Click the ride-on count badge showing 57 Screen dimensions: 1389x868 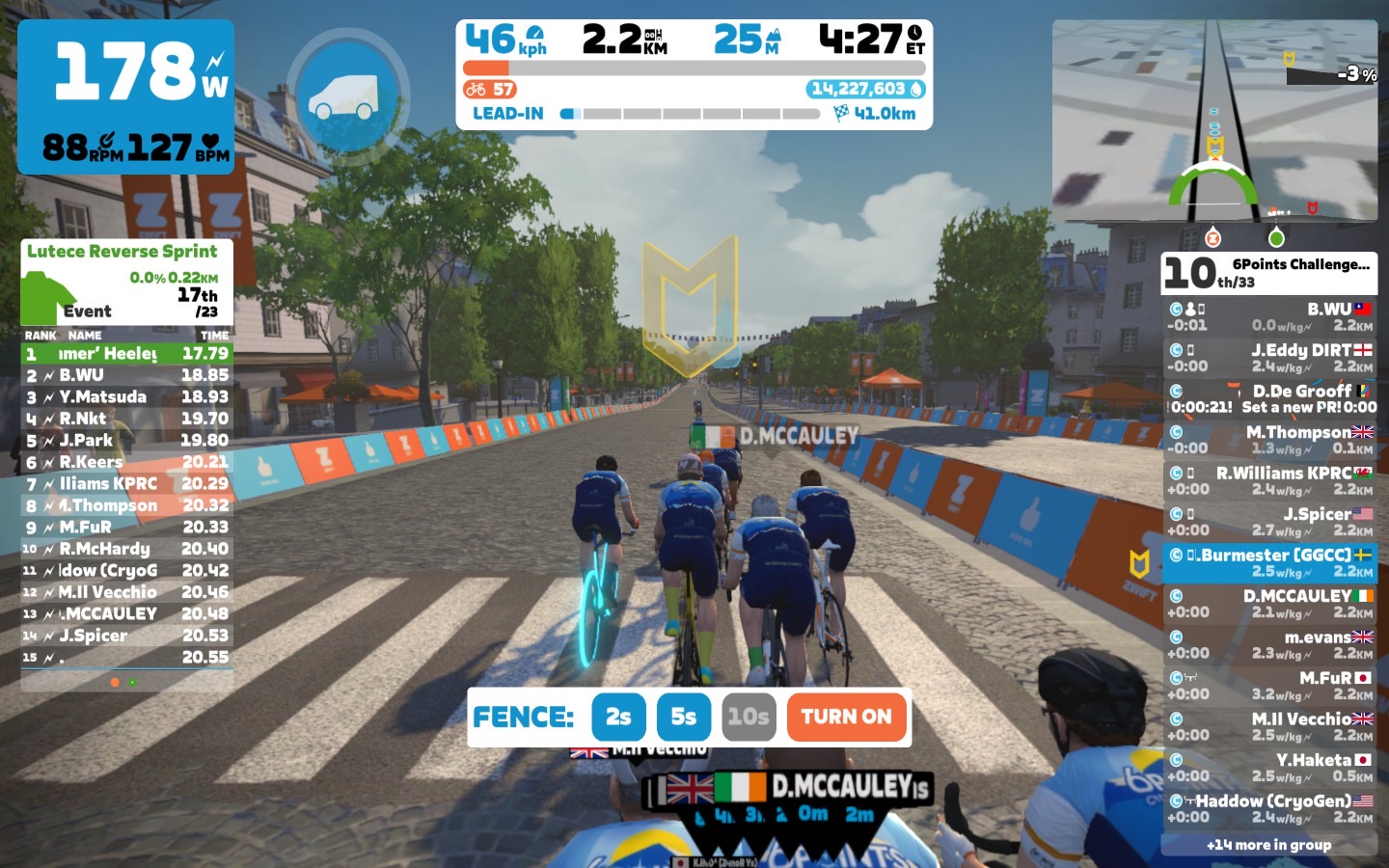coord(490,90)
